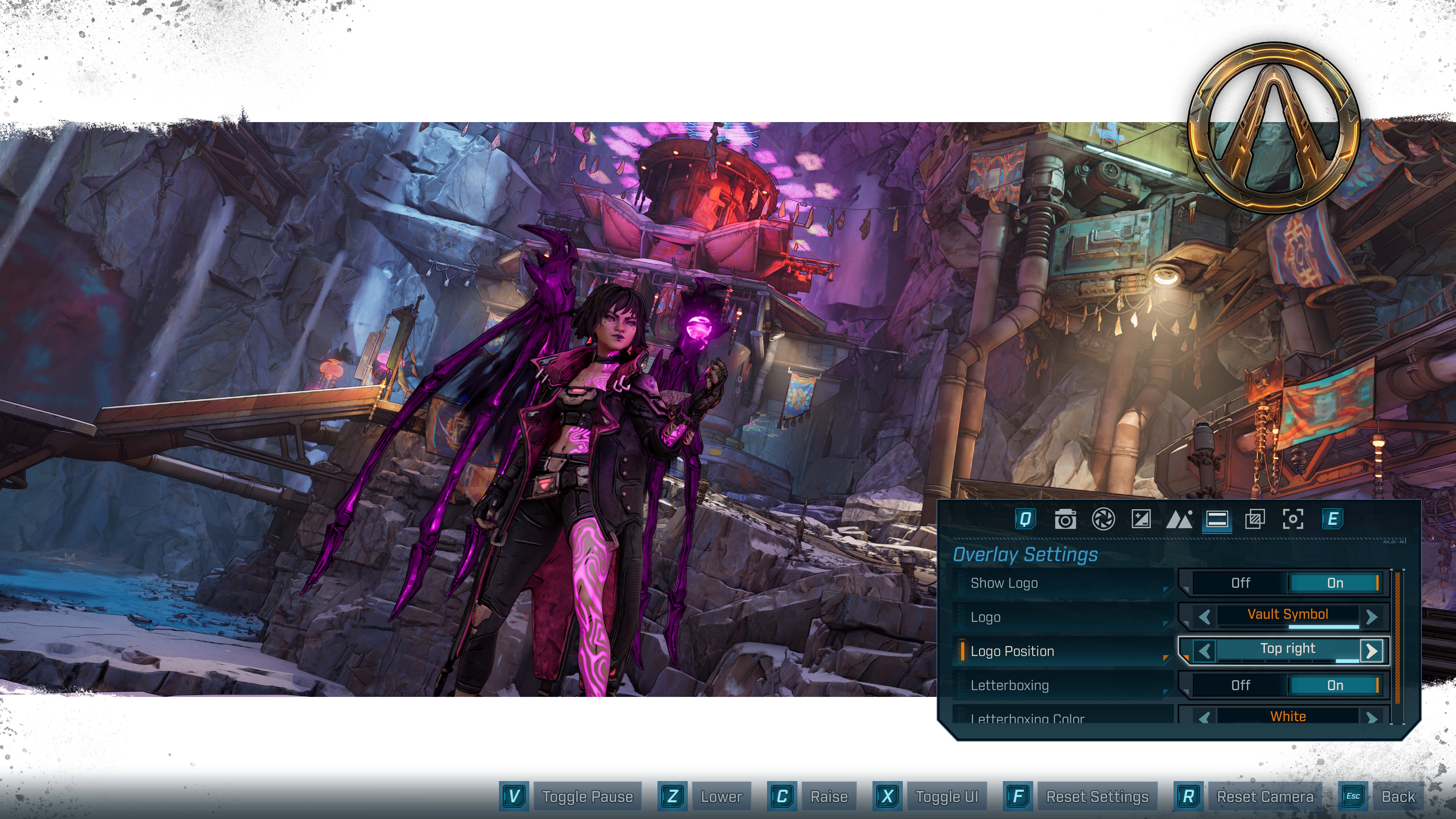Turn Show Logo Off

click(1241, 583)
